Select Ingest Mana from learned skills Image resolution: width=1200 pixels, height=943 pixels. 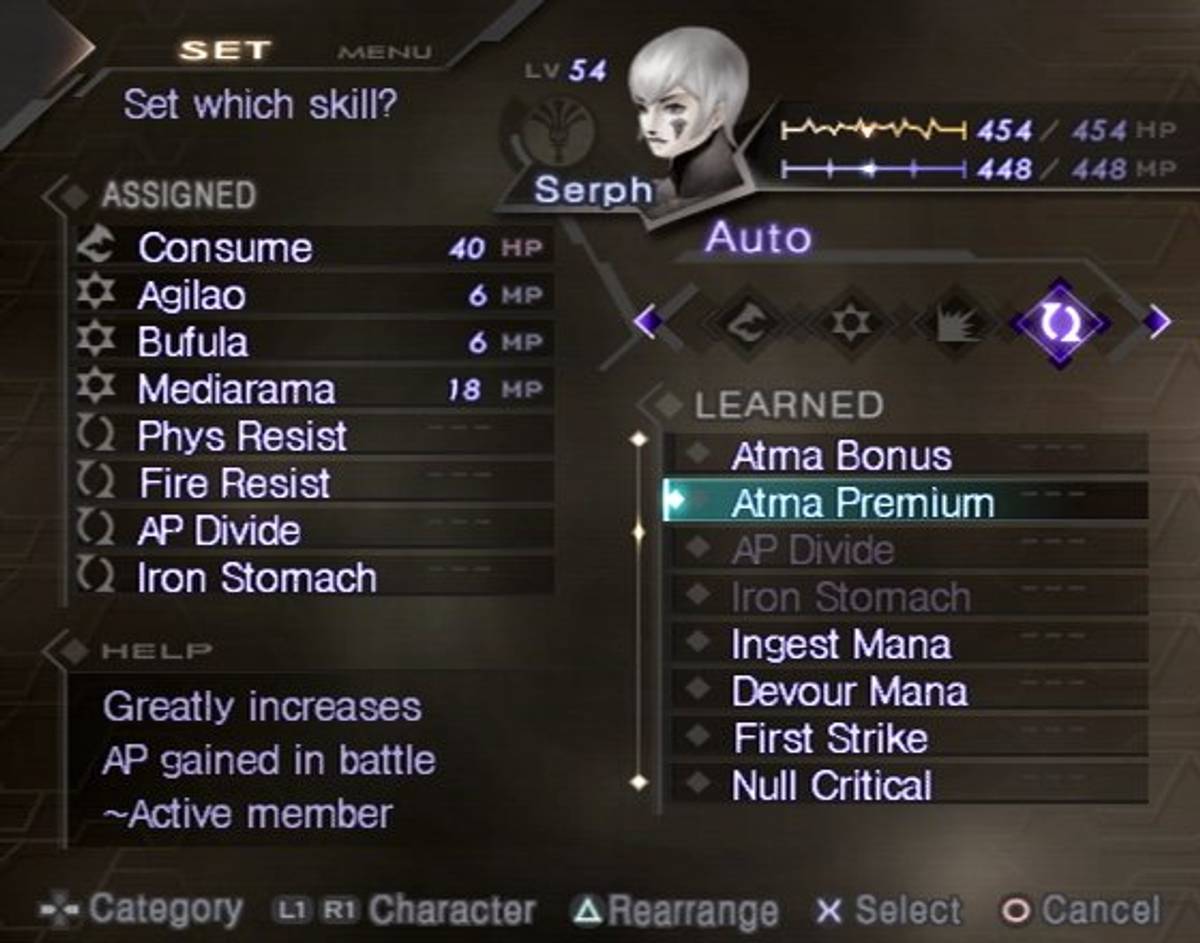[905, 644]
